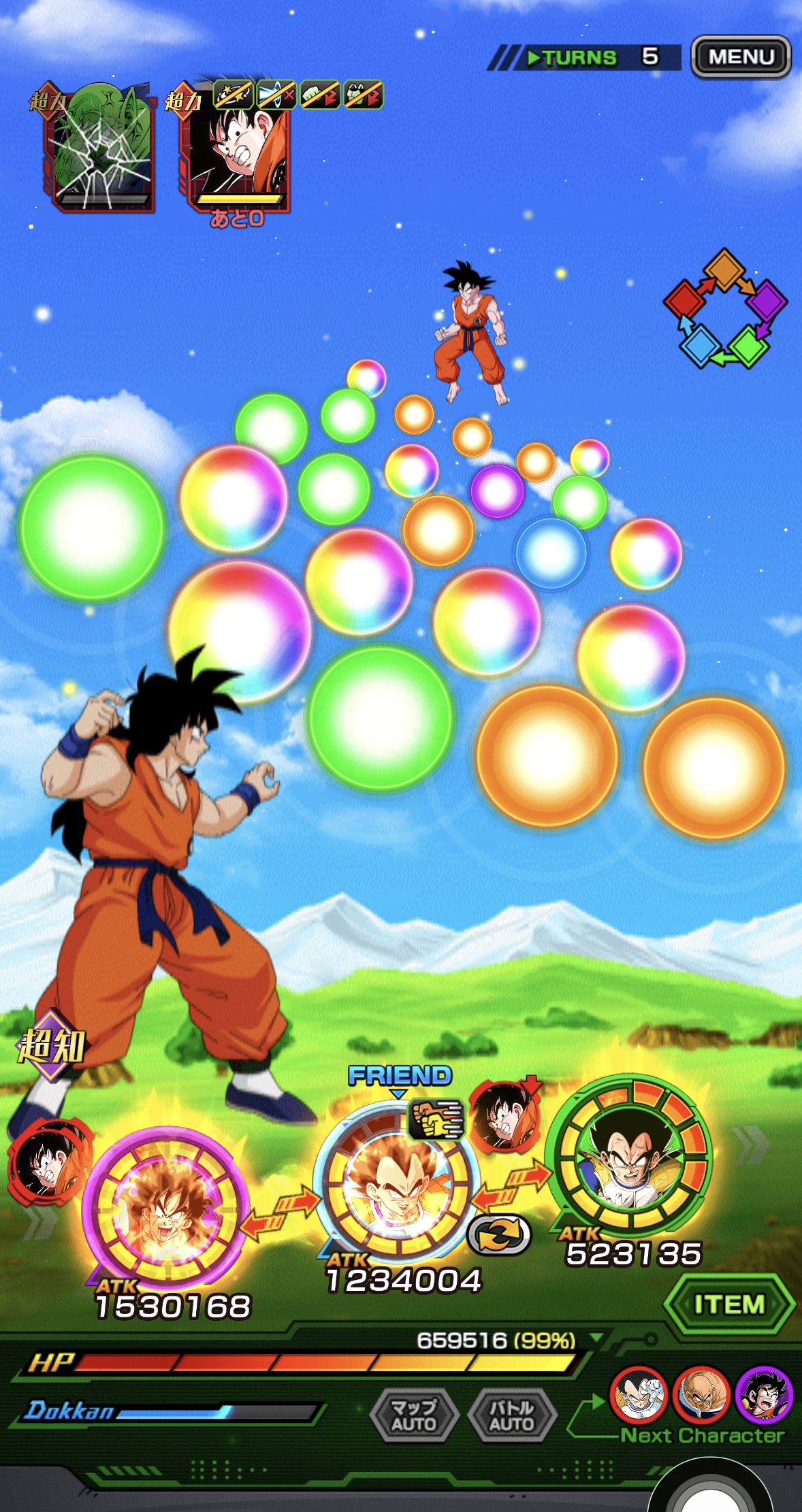The width and height of the screenshot is (802, 1512).
Task: Toggle the マップ AUTO button
Action: click(x=413, y=1415)
